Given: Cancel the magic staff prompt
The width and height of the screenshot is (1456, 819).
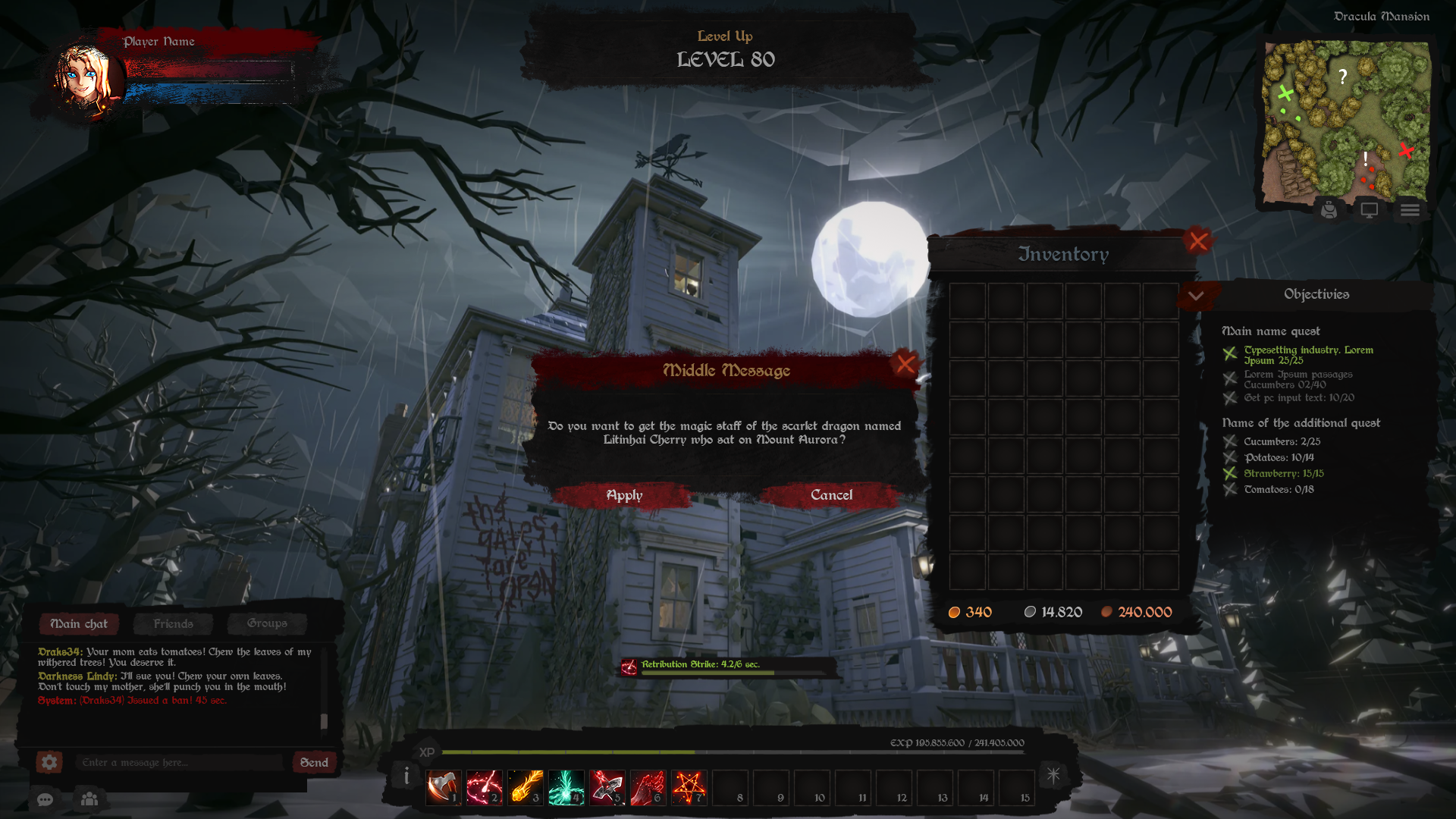Looking at the screenshot, I should click(x=831, y=495).
